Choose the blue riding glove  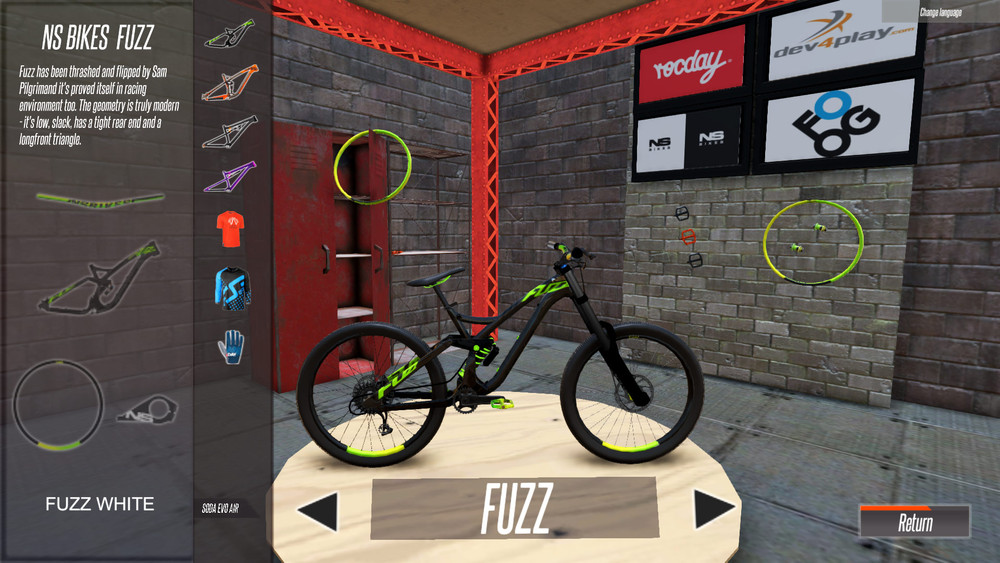pyautogui.click(x=231, y=346)
